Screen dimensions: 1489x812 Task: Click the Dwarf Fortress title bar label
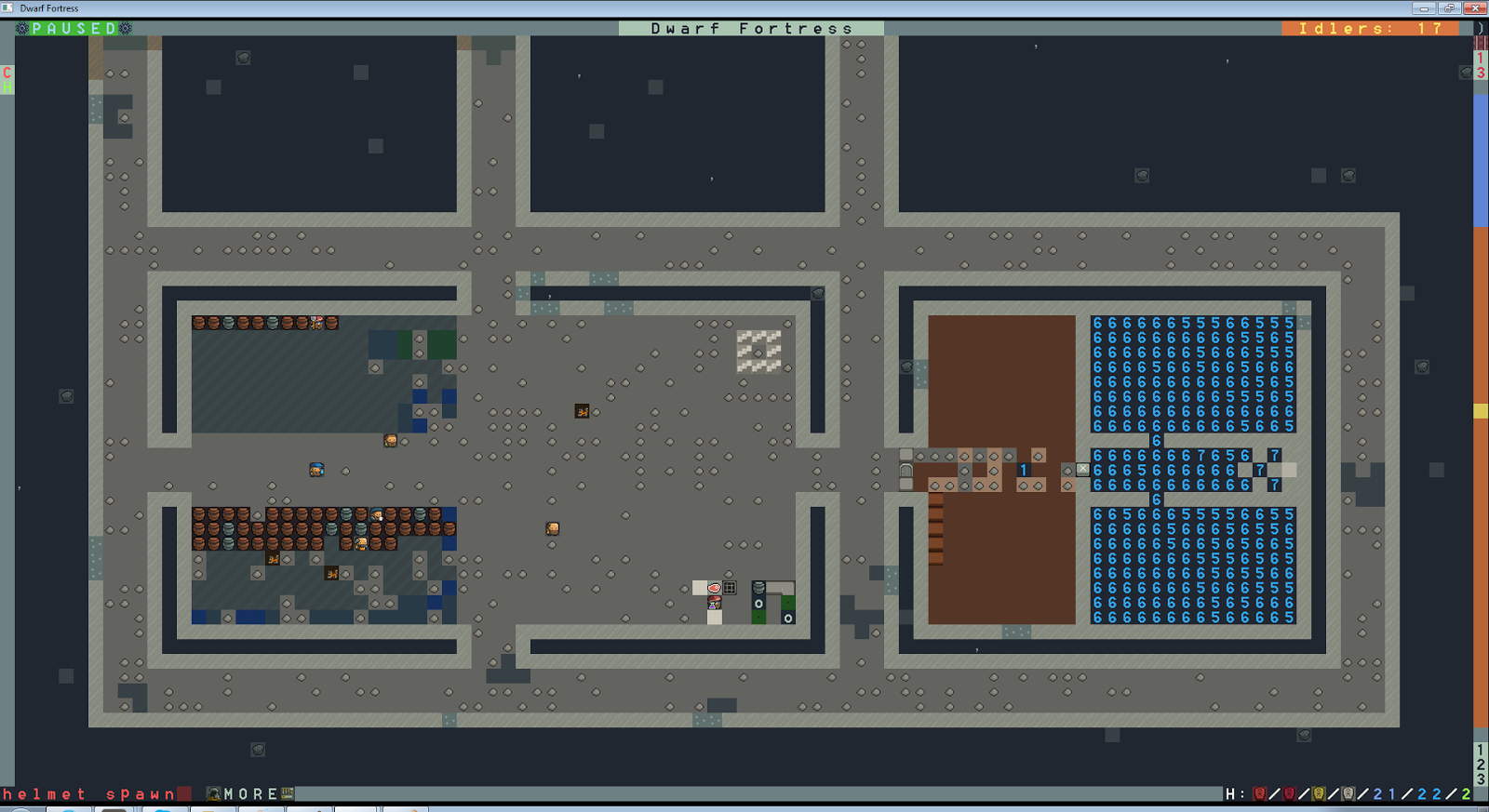point(750,28)
